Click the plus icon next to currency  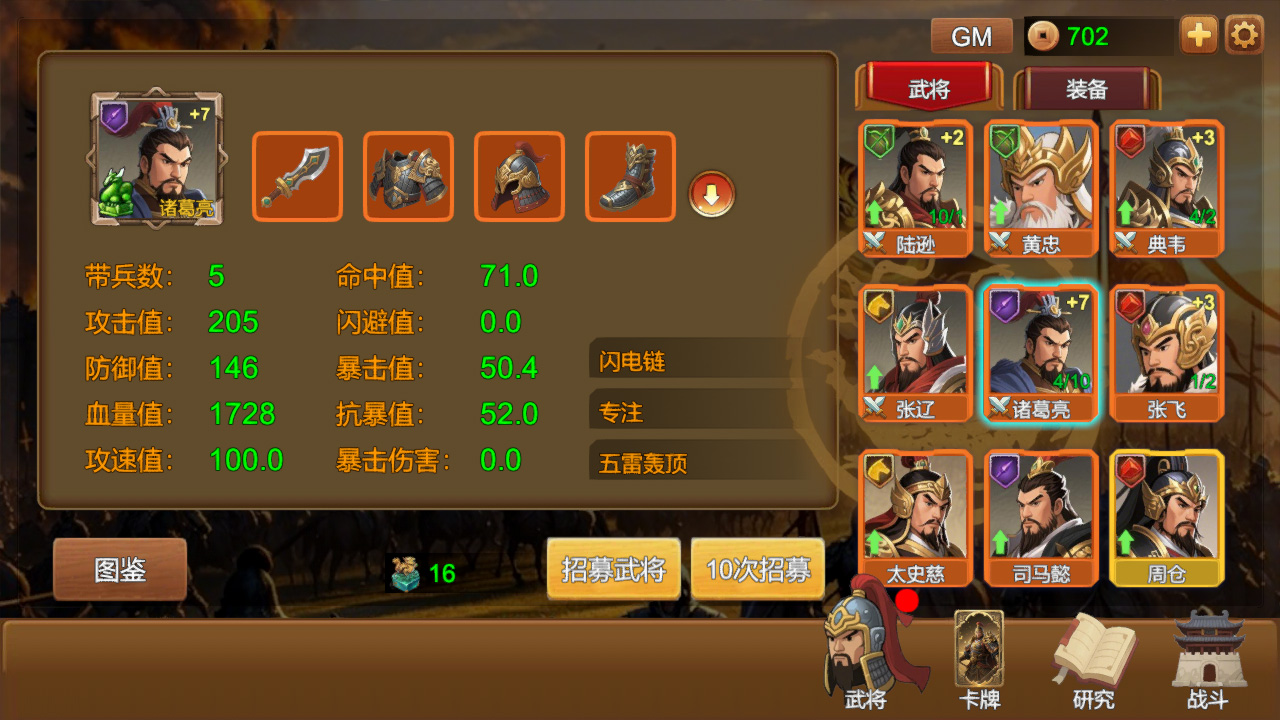[1197, 35]
